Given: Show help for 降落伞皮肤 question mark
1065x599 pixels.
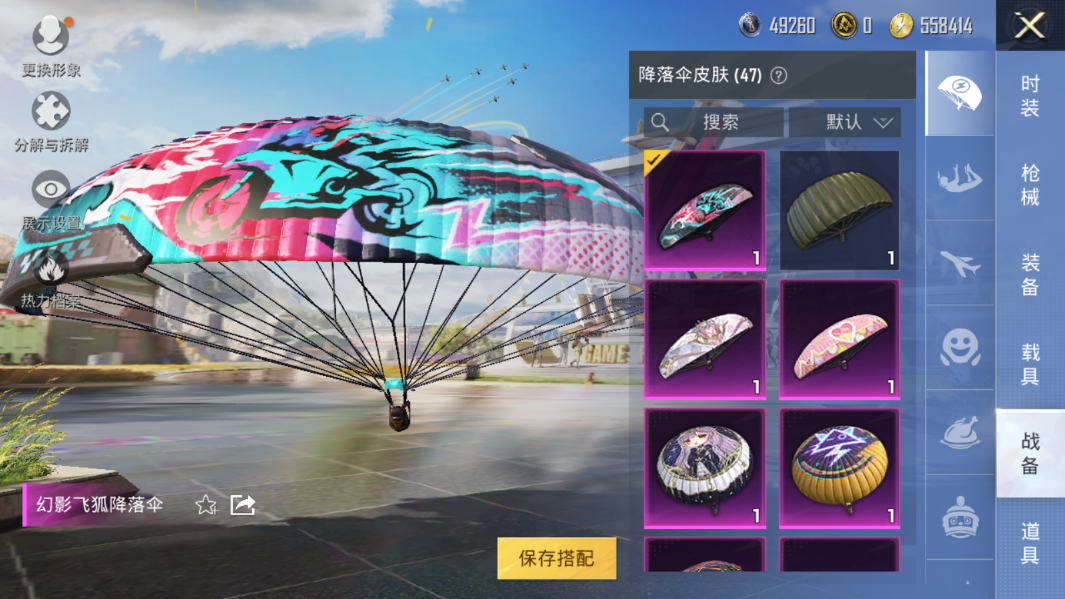Looking at the screenshot, I should pos(779,75).
